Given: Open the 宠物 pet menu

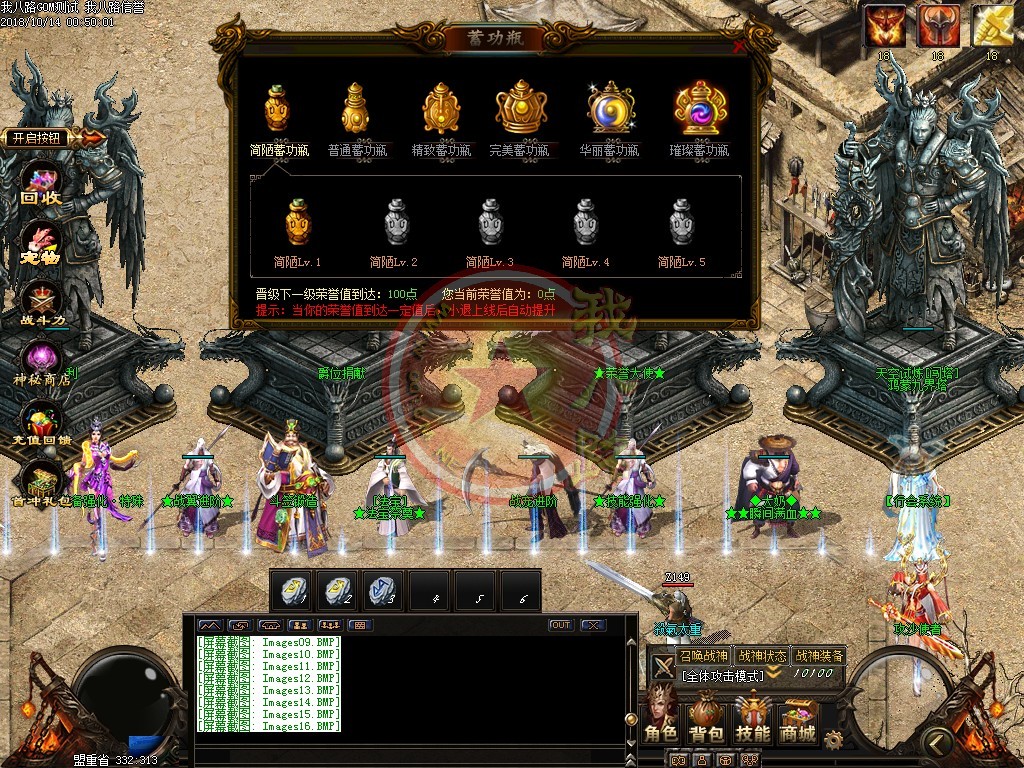Looking at the screenshot, I should click(x=42, y=245).
